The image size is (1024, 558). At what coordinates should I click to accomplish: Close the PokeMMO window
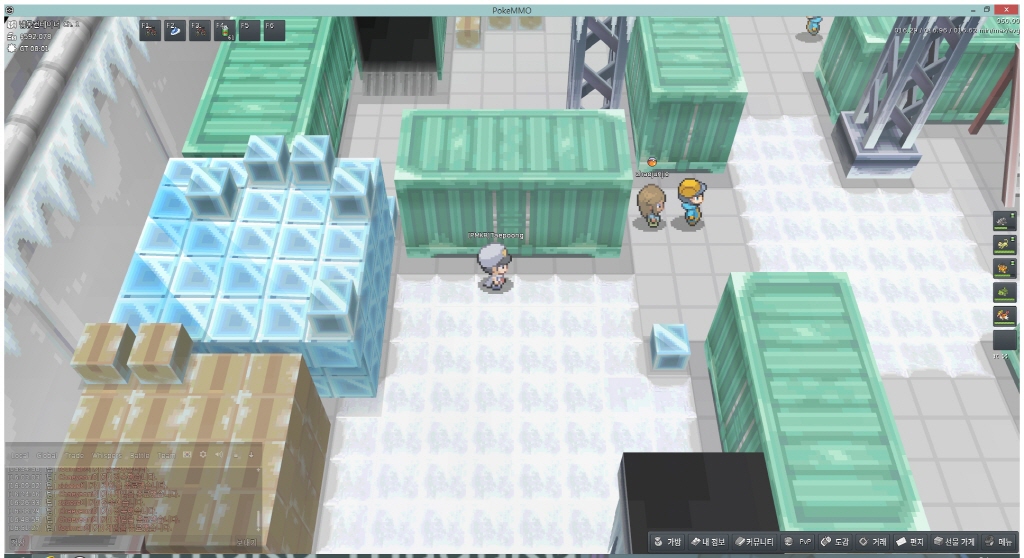click(x=1004, y=8)
